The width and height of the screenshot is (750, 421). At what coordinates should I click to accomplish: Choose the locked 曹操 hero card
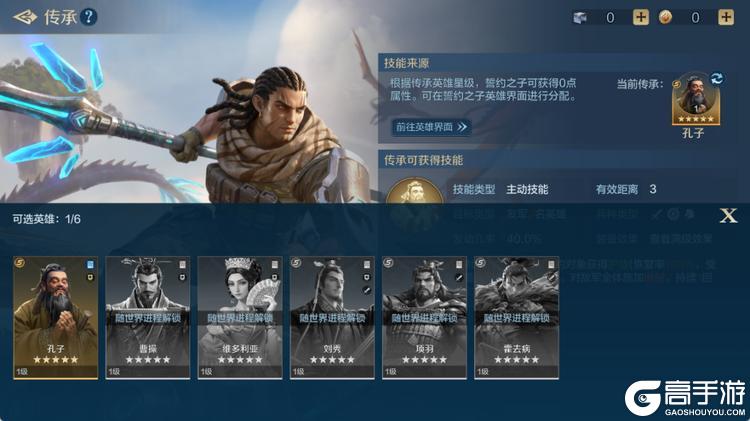148,317
